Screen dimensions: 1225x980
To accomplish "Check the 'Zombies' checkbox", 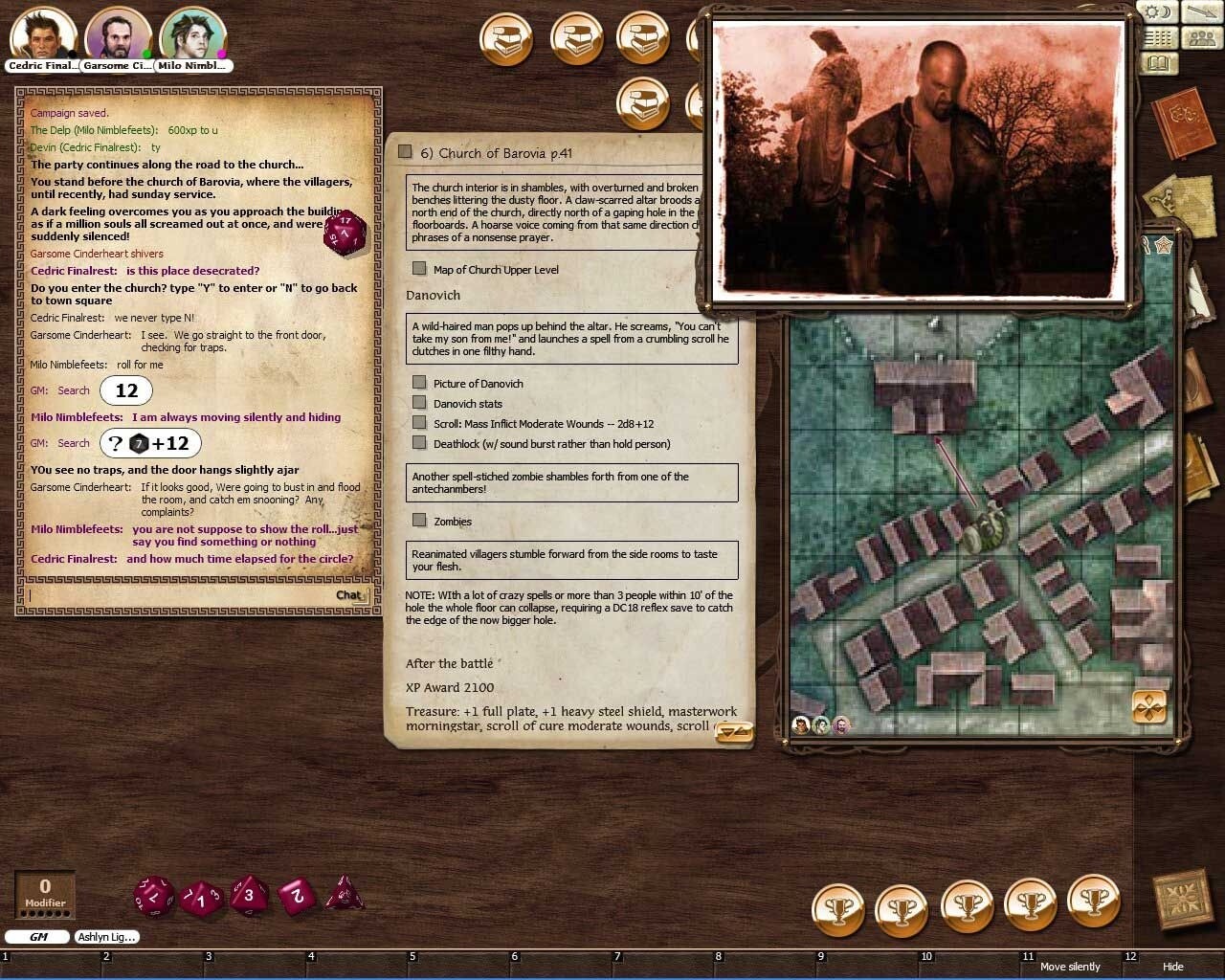I will [419, 521].
